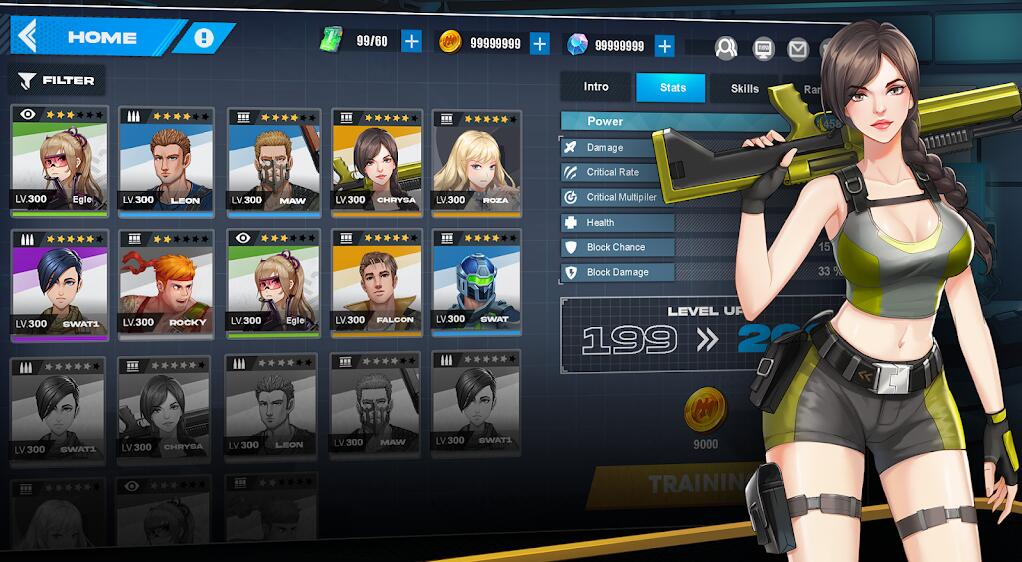Click the monitor icon in the top bar
This screenshot has height=562, width=1022.
[x=763, y=47]
